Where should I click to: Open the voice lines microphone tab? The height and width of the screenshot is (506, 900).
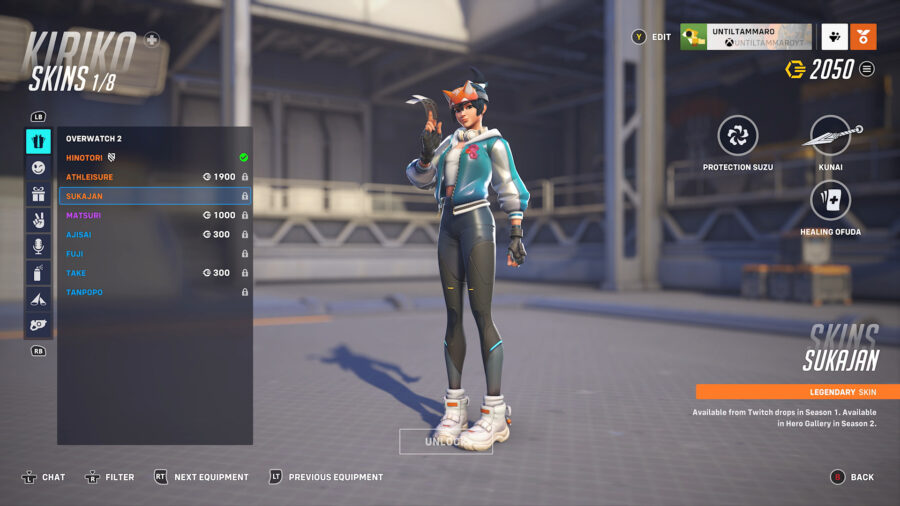[38, 246]
